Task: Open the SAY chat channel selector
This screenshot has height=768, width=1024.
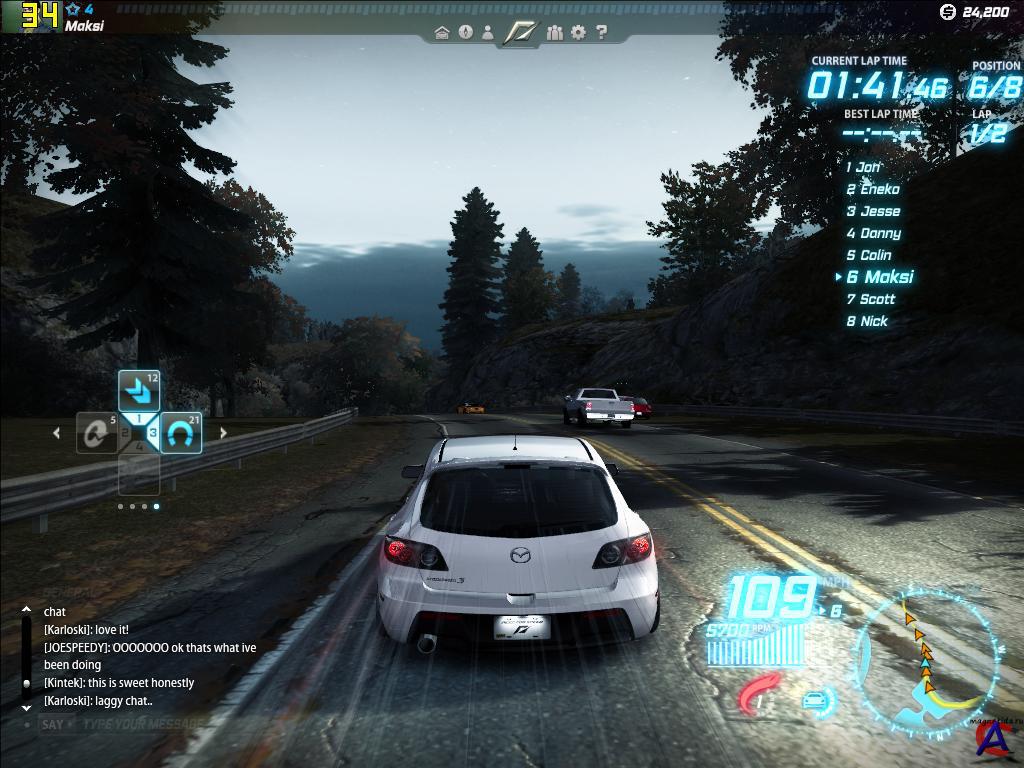Action: coord(53,724)
